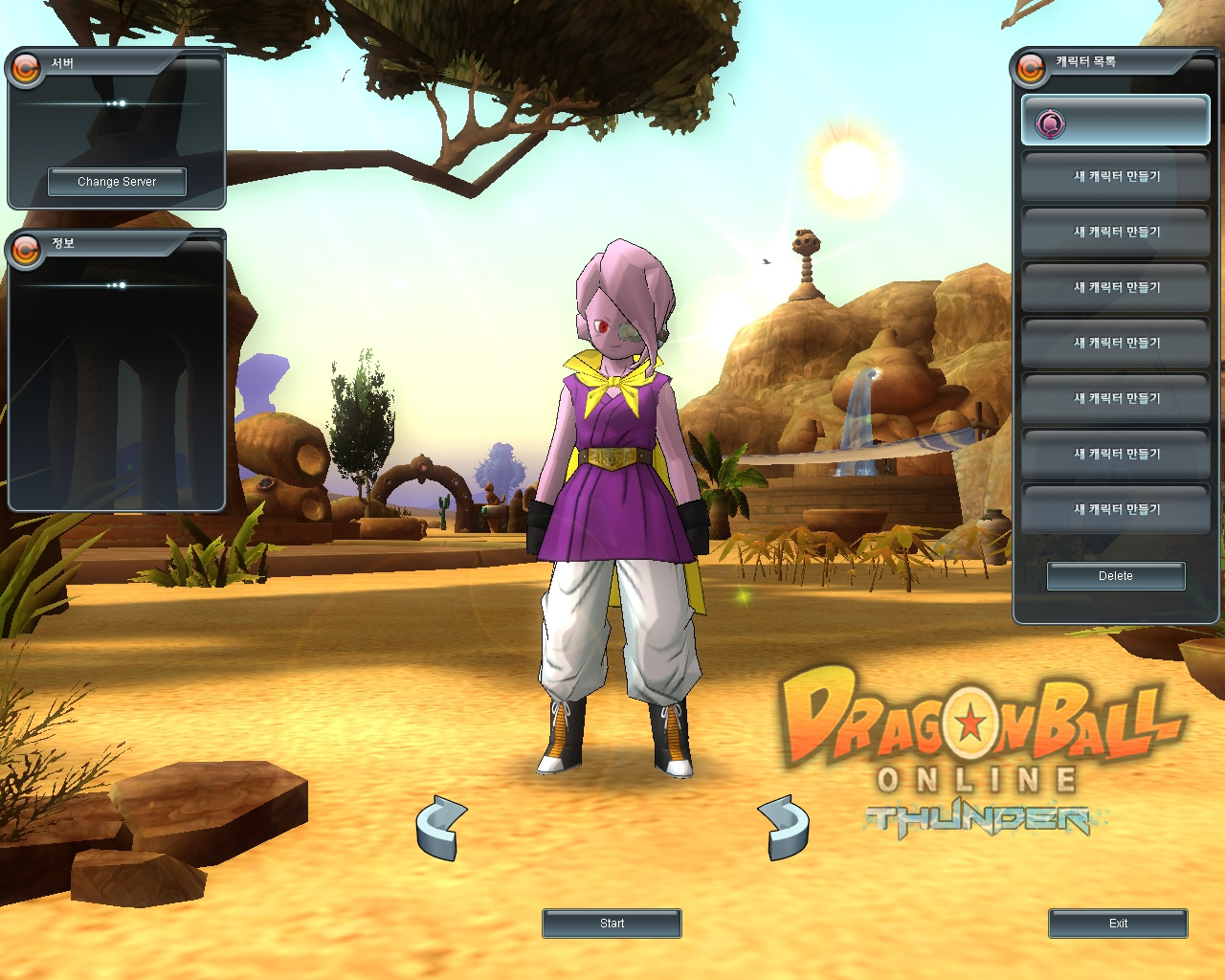The image size is (1225, 980).
Task: Exit the game
Action: (1118, 924)
